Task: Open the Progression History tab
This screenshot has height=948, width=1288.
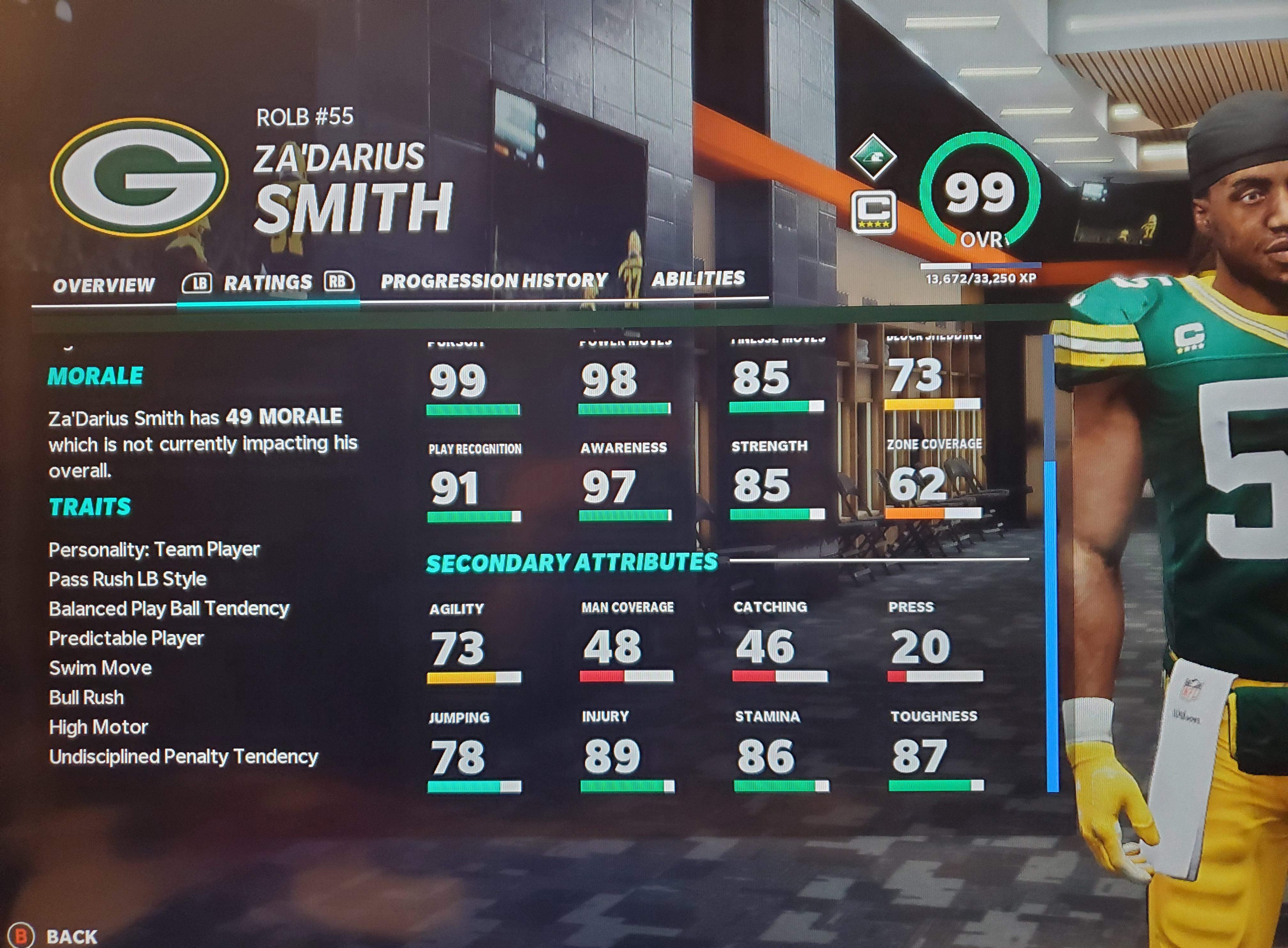Action: click(x=494, y=281)
